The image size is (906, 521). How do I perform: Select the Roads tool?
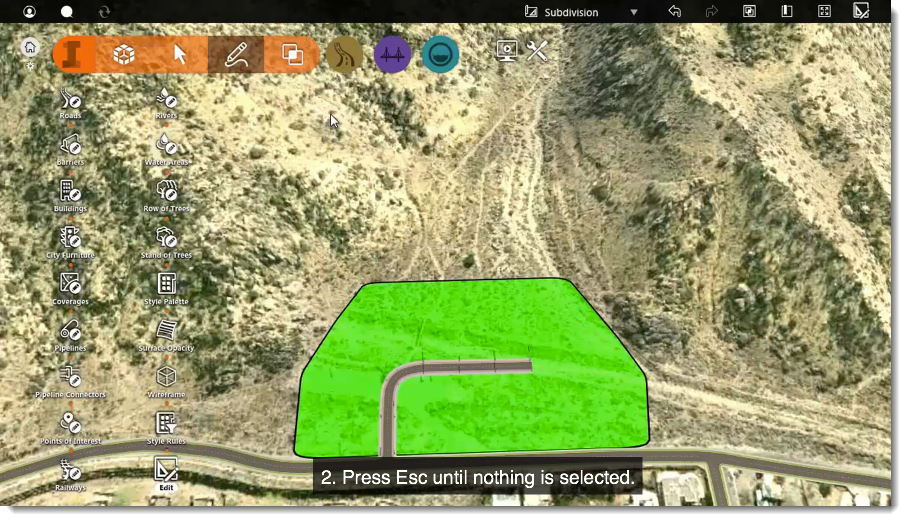point(70,99)
